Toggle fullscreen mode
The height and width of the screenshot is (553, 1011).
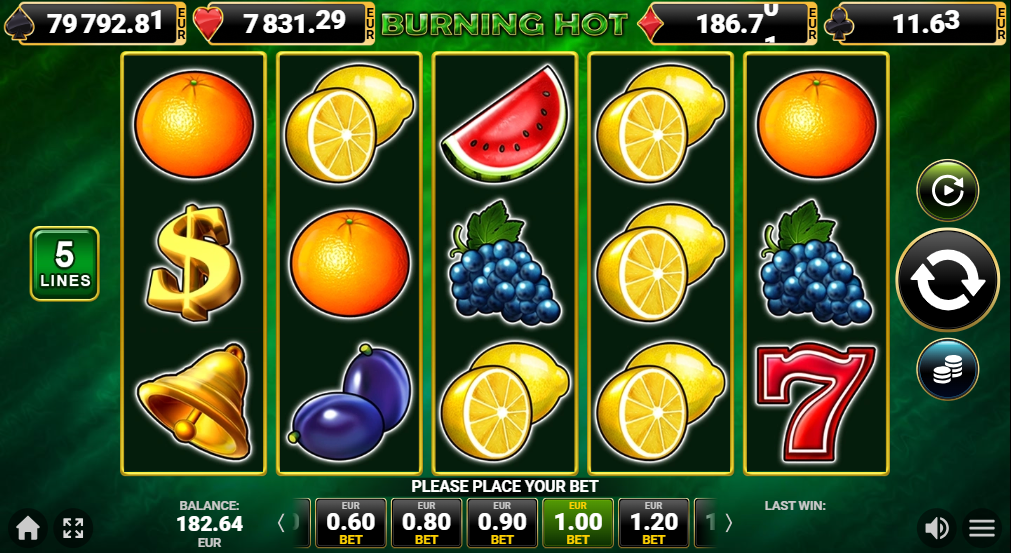coord(73,527)
